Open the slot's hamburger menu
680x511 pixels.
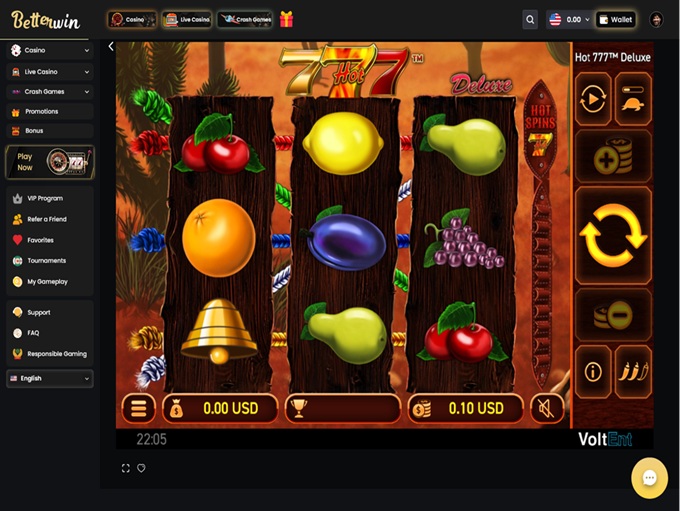pos(138,408)
